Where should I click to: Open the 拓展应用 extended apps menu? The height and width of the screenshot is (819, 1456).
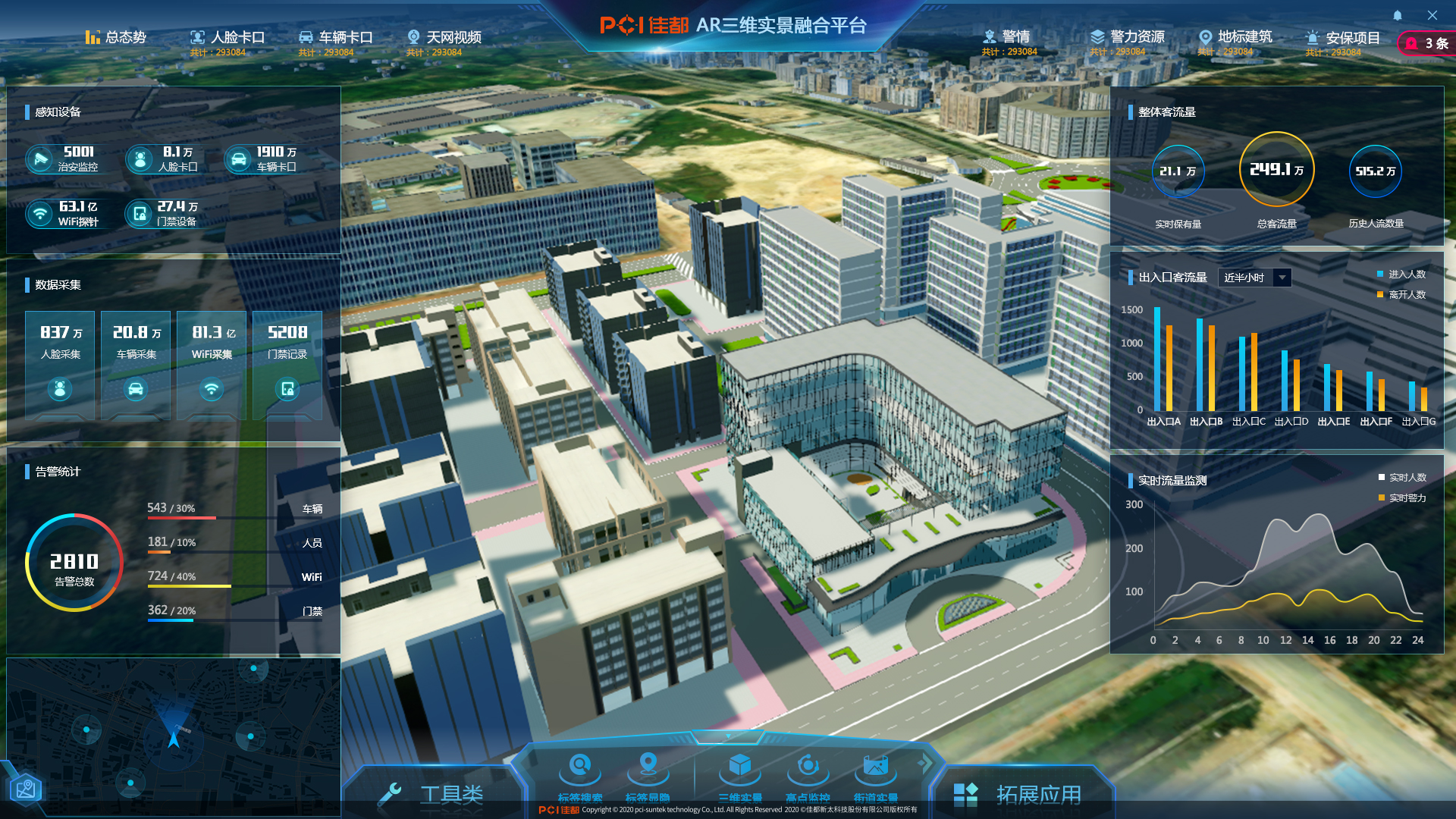pyautogui.click(x=1020, y=794)
